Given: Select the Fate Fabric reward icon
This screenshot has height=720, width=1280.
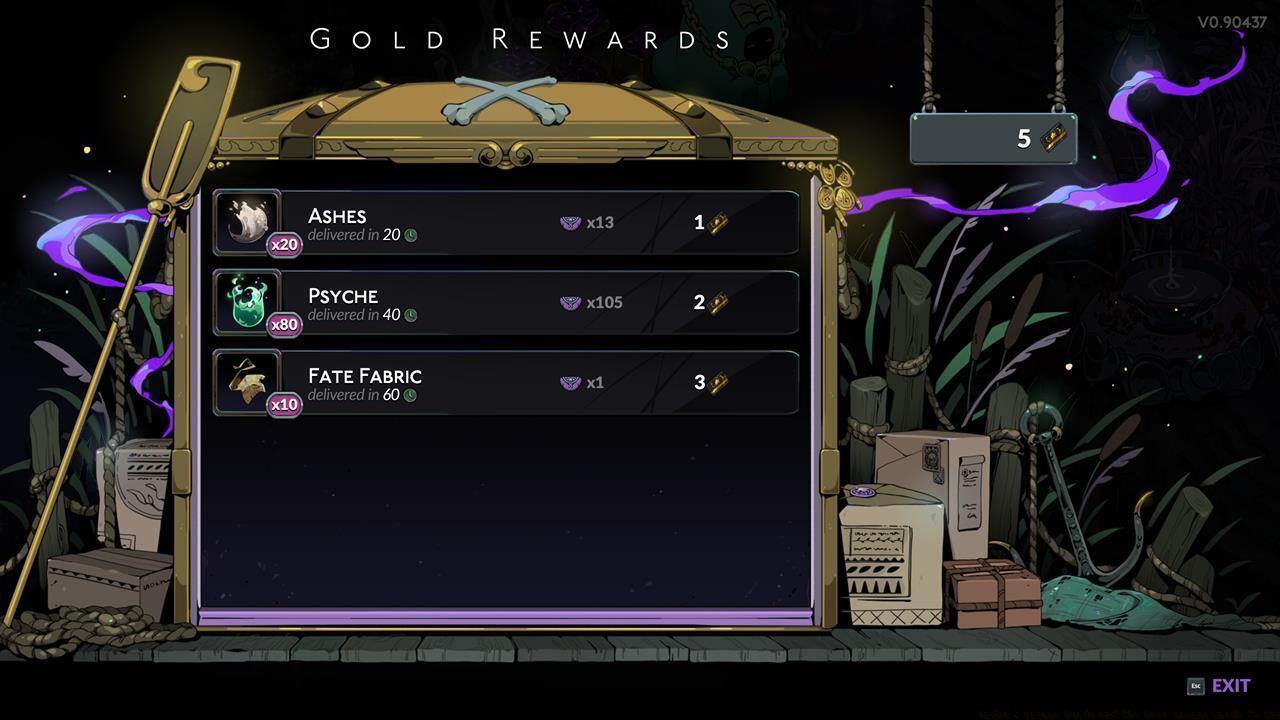Looking at the screenshot, I should [245, 378].
